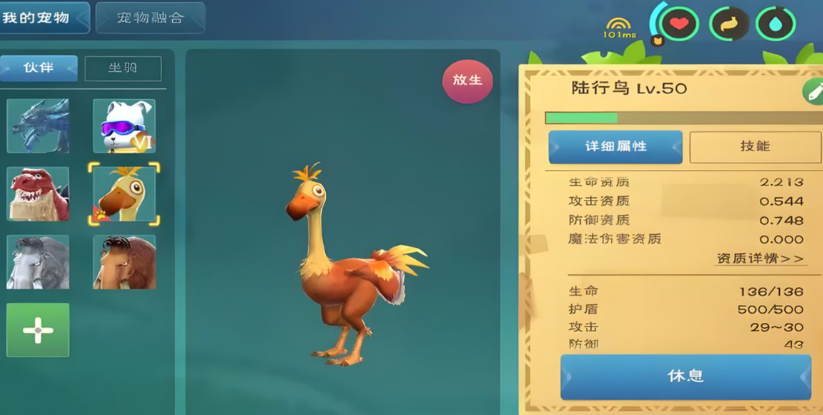This screenshot has width=823, height=415.
Task: Select the blue dragon pet thumbnail
Action: [x=38, y=126]
